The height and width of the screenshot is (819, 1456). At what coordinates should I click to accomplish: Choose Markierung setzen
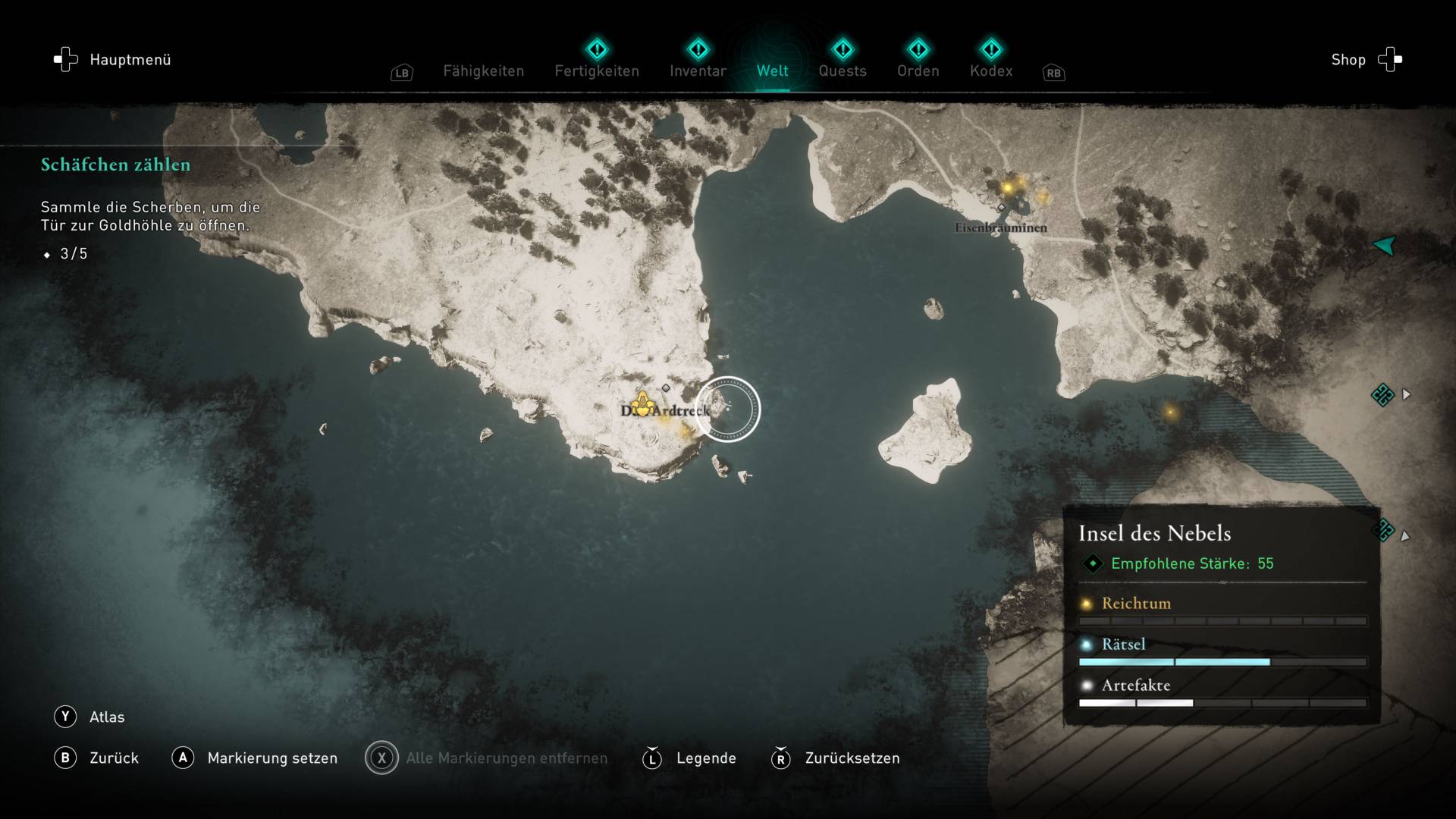coord(256,758)
